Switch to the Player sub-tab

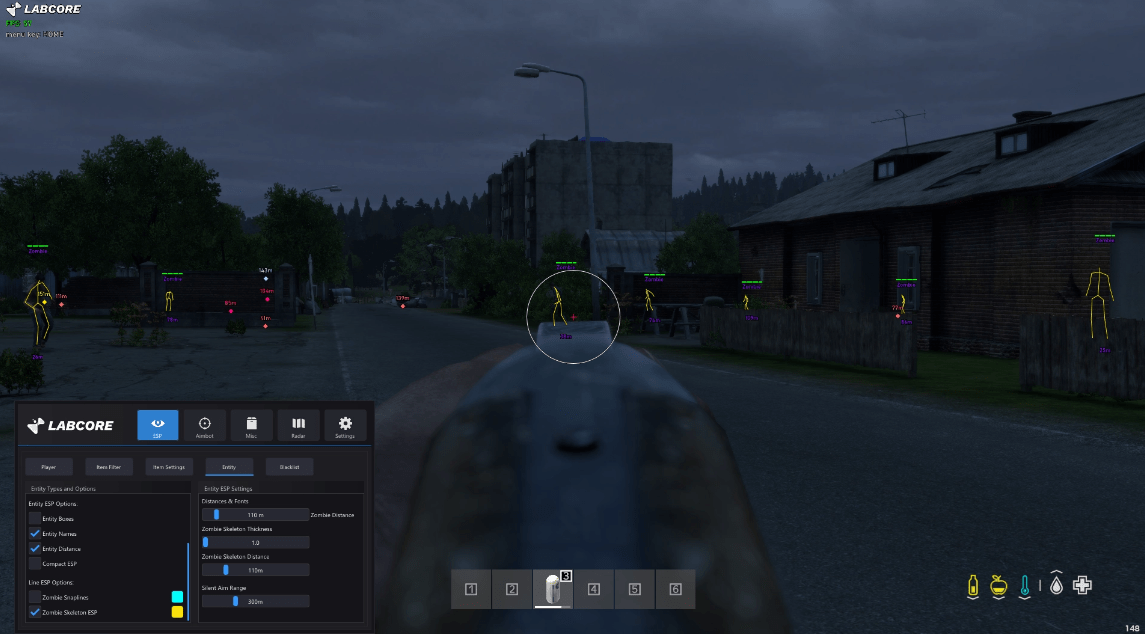pos(49,467)
